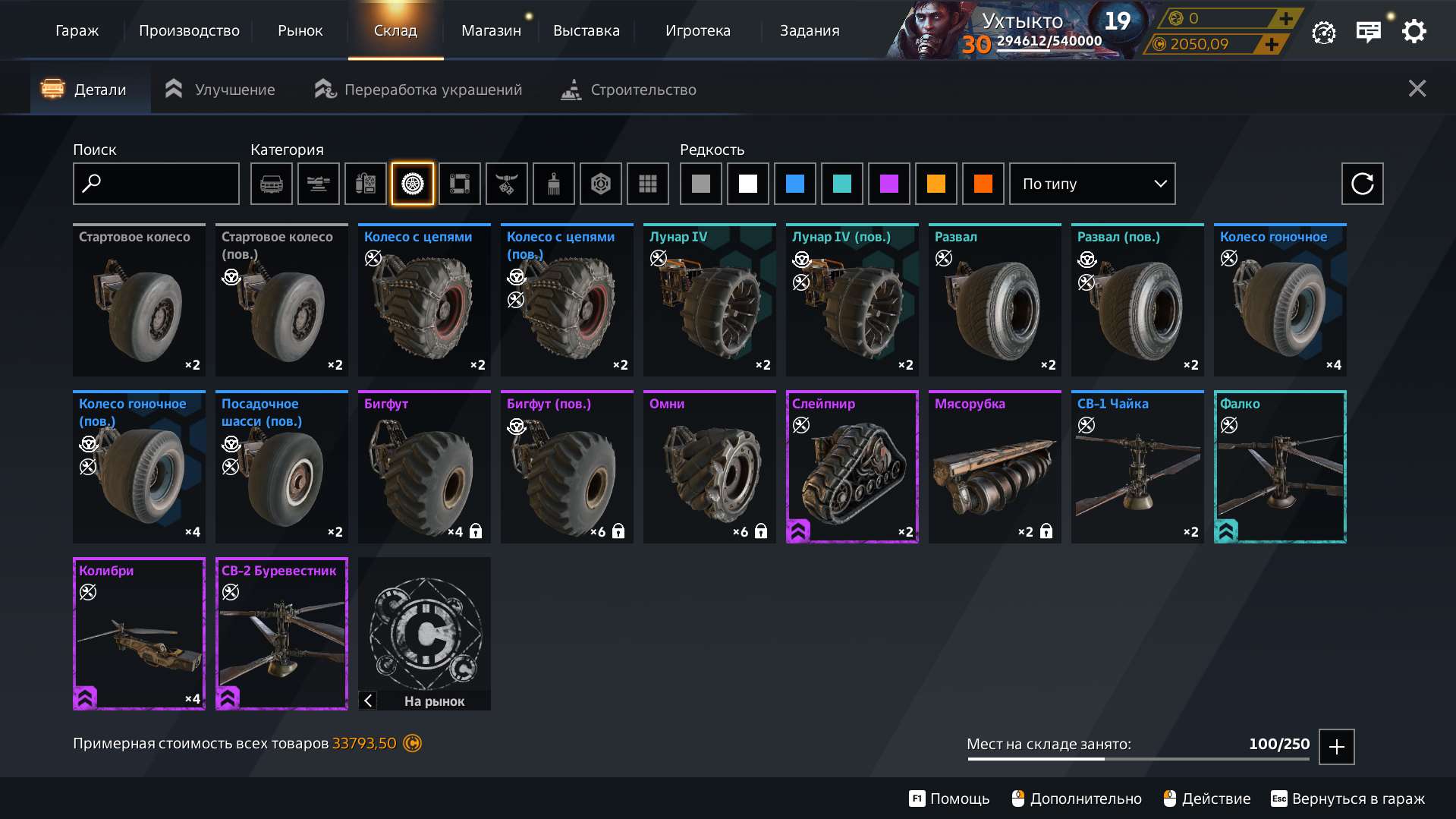Open the По типу sorting dropdown

pyautogui.click(x=1091, y=184)
